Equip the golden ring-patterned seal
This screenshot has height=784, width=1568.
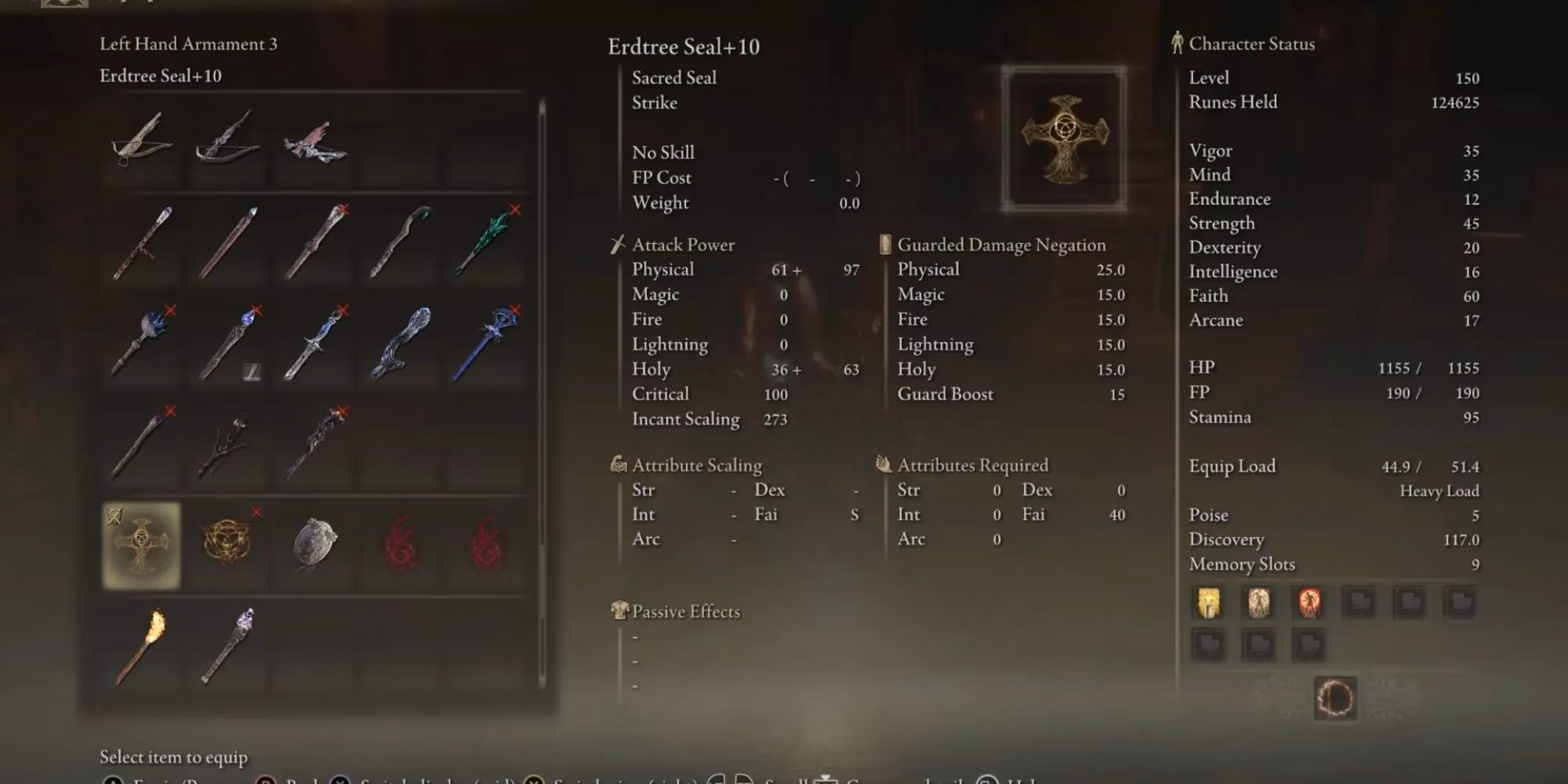coord(227,541)
